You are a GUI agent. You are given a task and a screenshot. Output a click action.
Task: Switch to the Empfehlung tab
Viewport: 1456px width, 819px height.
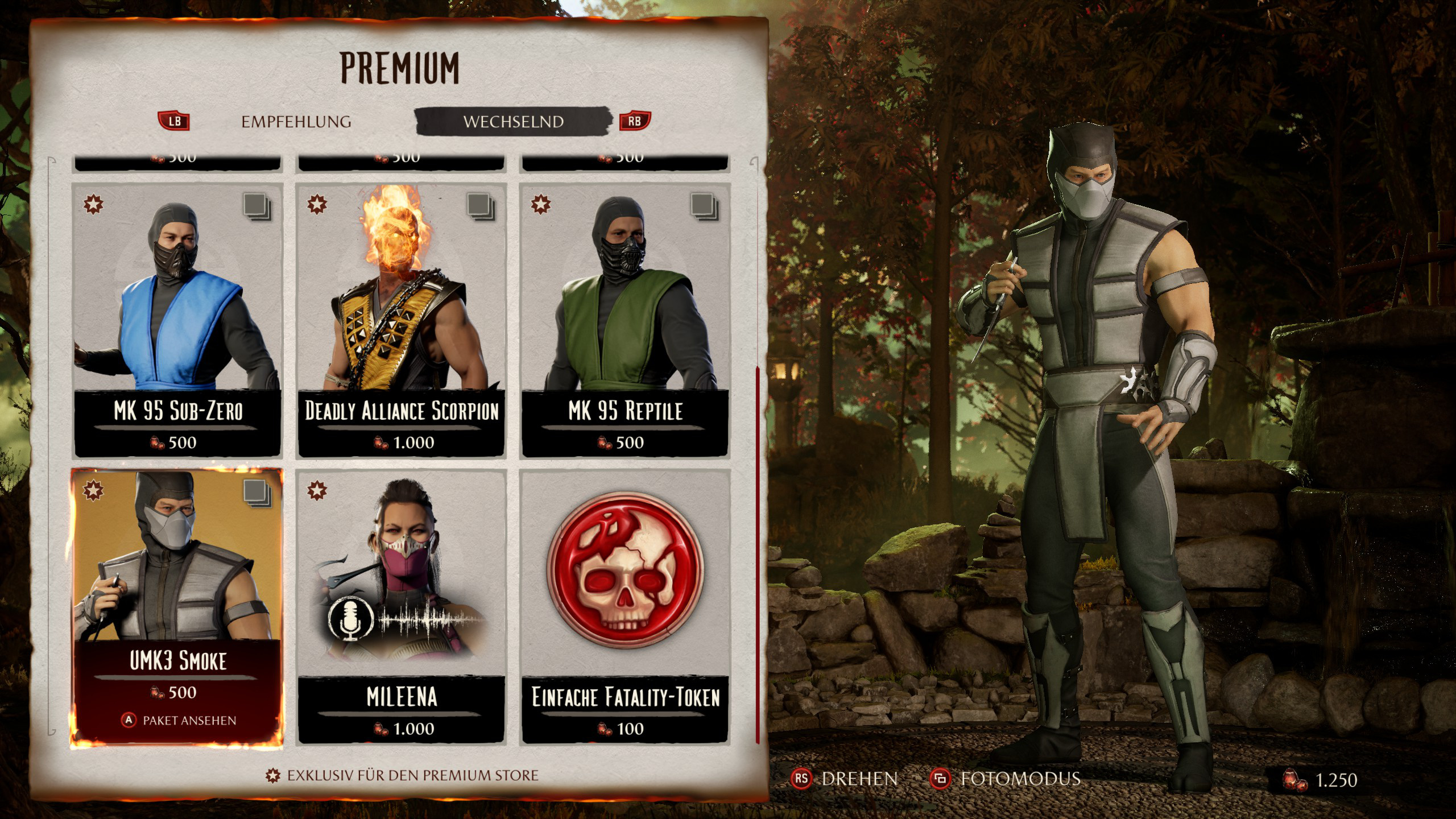click(296, 122)
